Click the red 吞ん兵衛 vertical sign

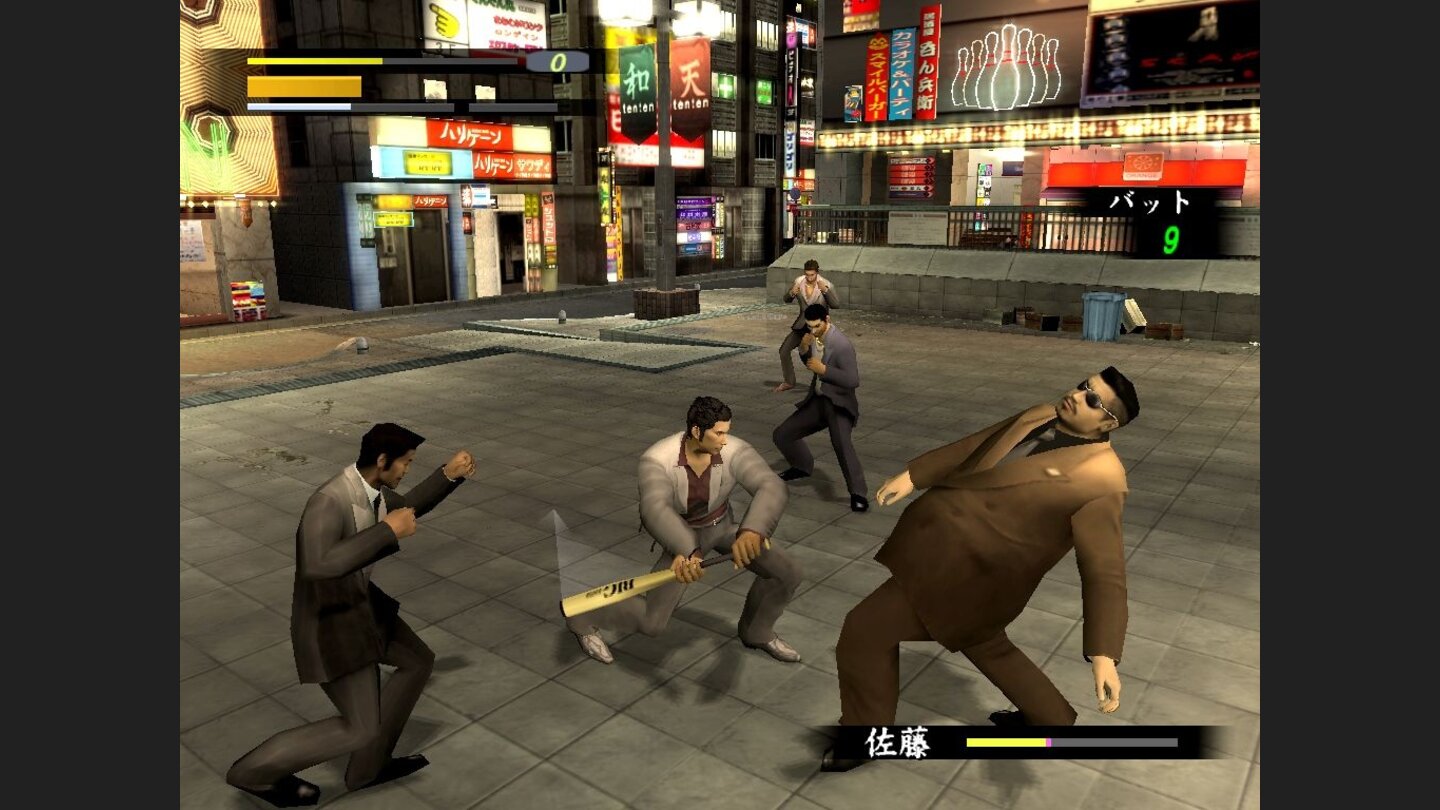point(926,60)
